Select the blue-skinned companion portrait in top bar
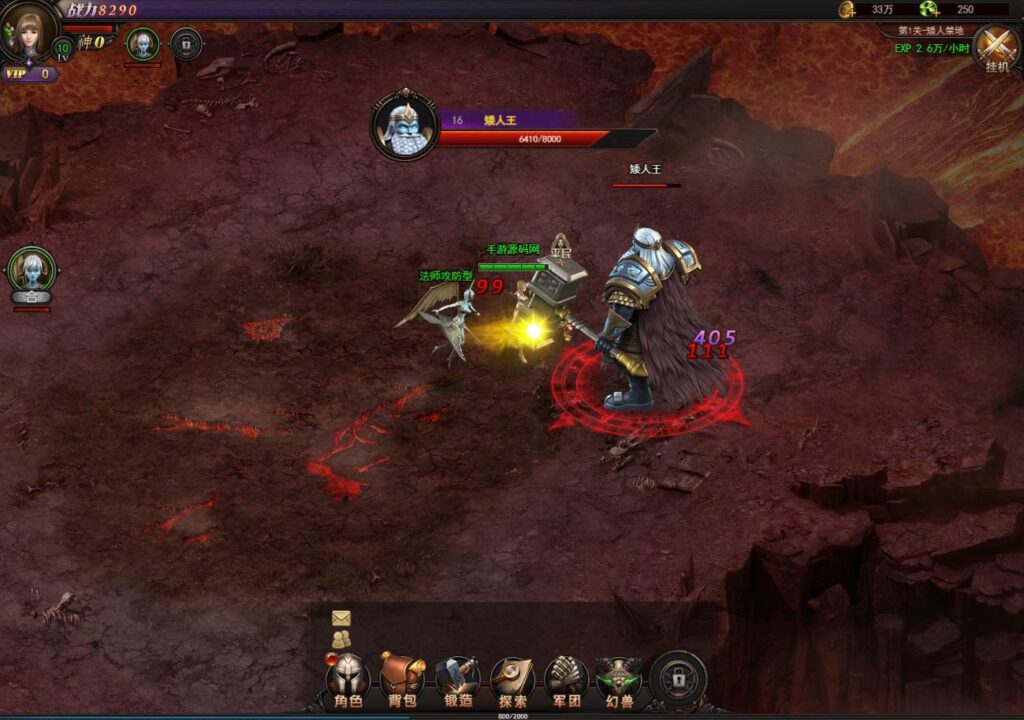The width and height of the screenshot is (1024, 720). coord(143,44)
